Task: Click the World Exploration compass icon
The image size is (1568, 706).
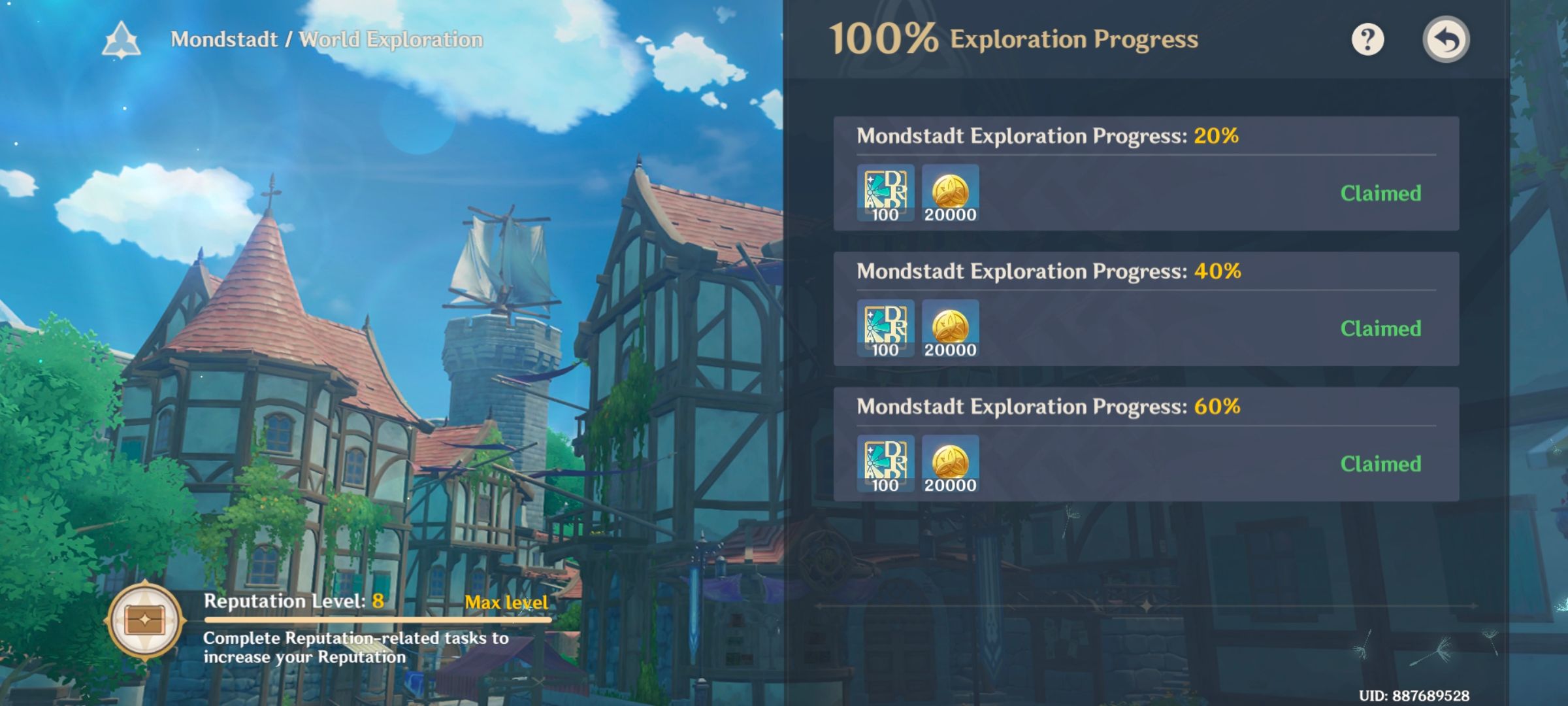Action: pyautogui.click(x=122, y=39)
